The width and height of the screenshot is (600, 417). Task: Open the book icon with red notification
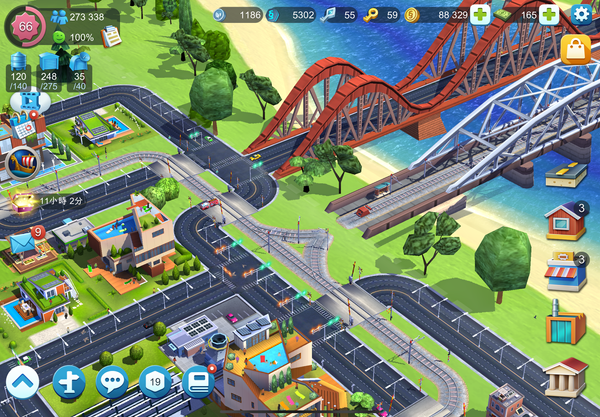pyautogui.click(x=199, y=382)
